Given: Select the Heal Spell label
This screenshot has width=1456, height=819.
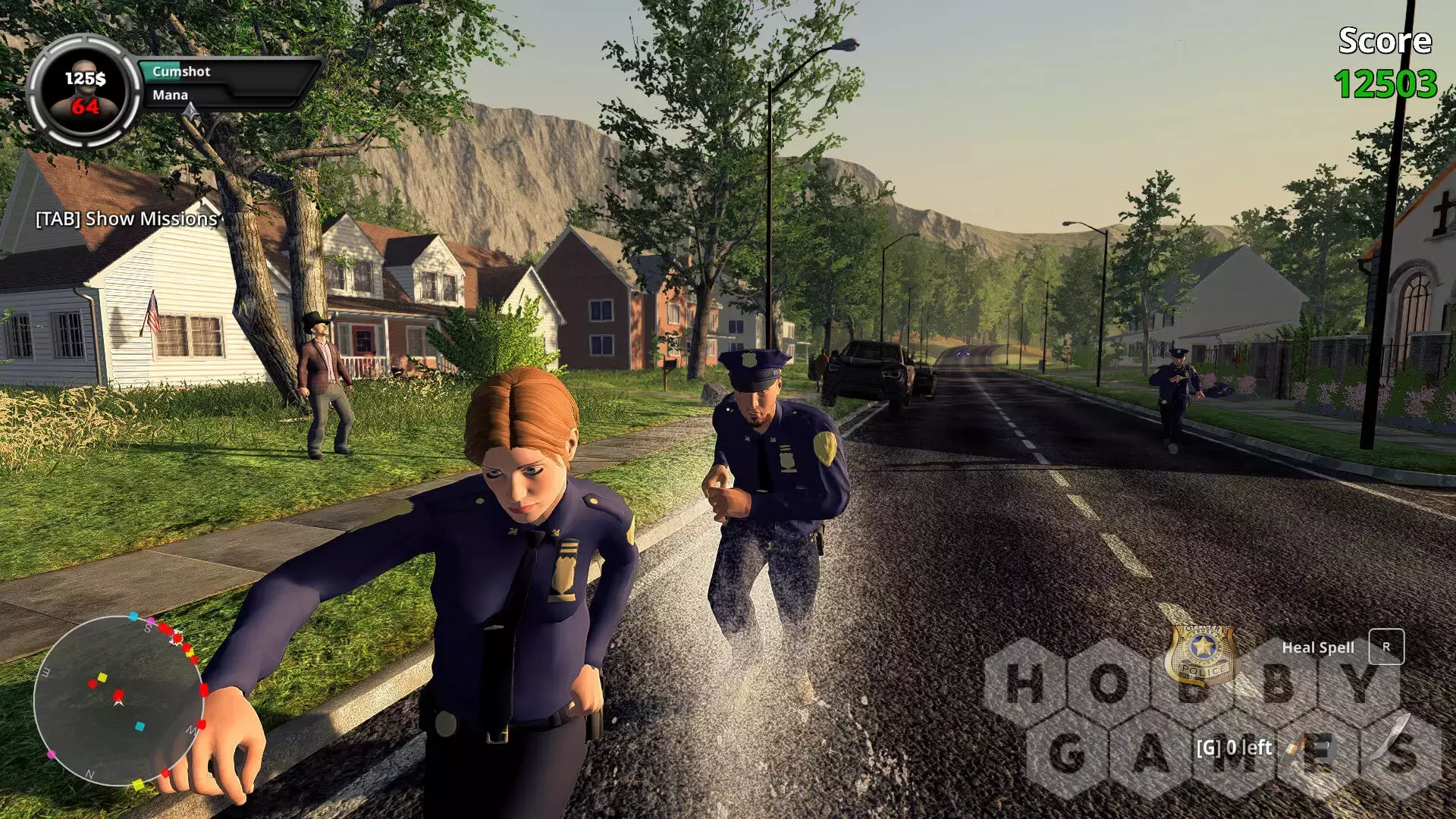Looking at the screenshot, I should coord(1317,648).
